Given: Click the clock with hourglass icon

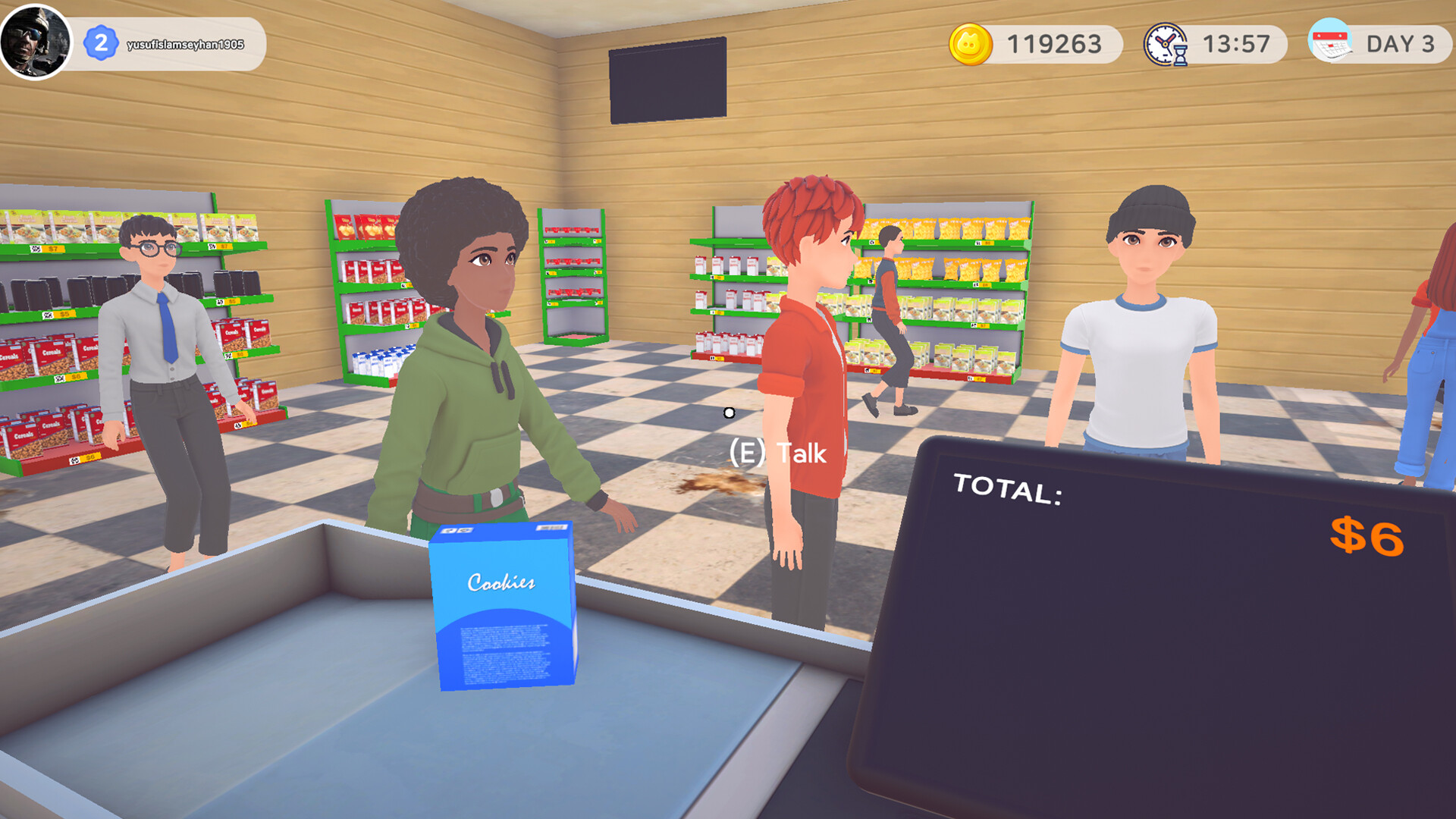Looking at the screenshot, I should [x=1166, y=45].
